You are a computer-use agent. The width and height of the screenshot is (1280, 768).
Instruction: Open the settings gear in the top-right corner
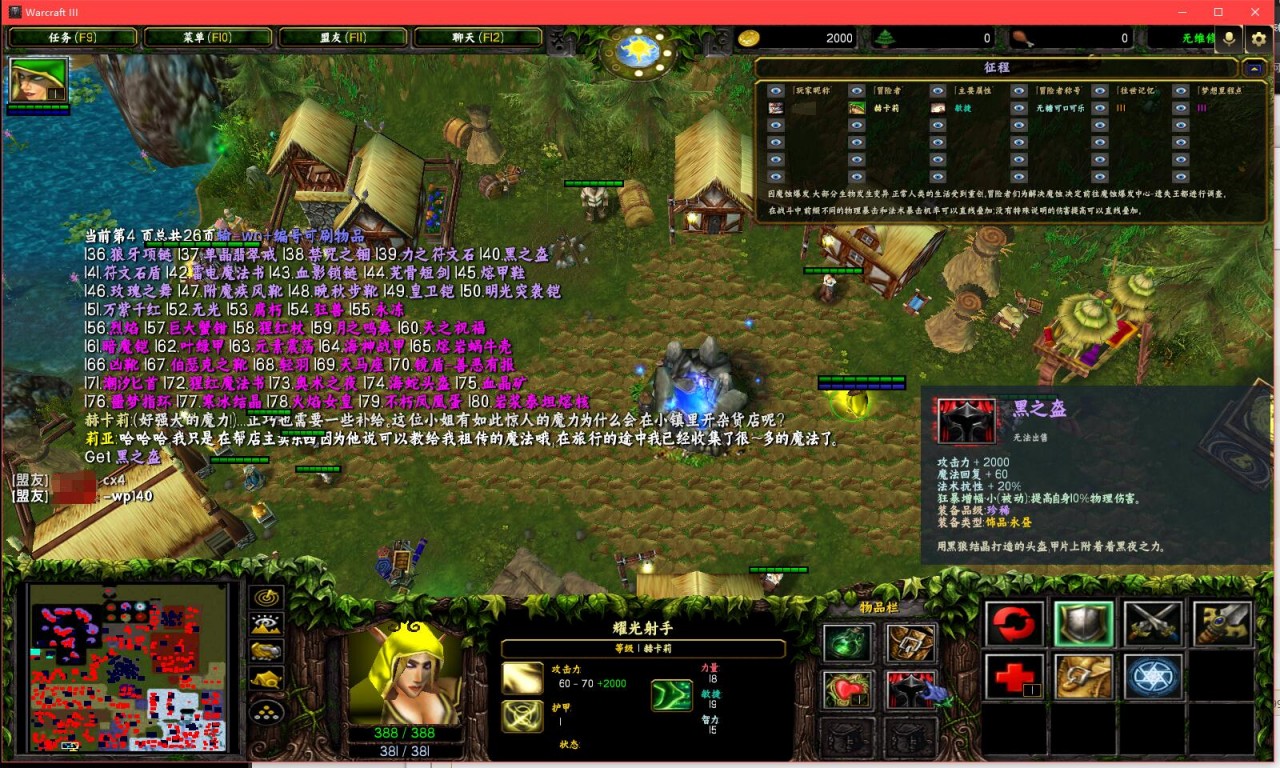coord(1257,40)
